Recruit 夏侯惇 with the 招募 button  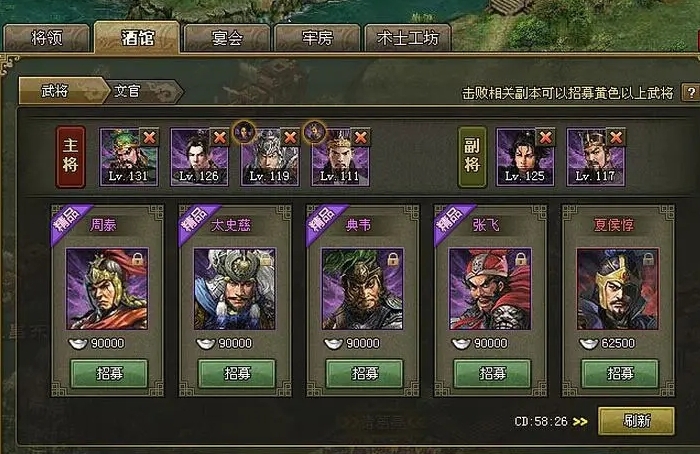point(620,374)
